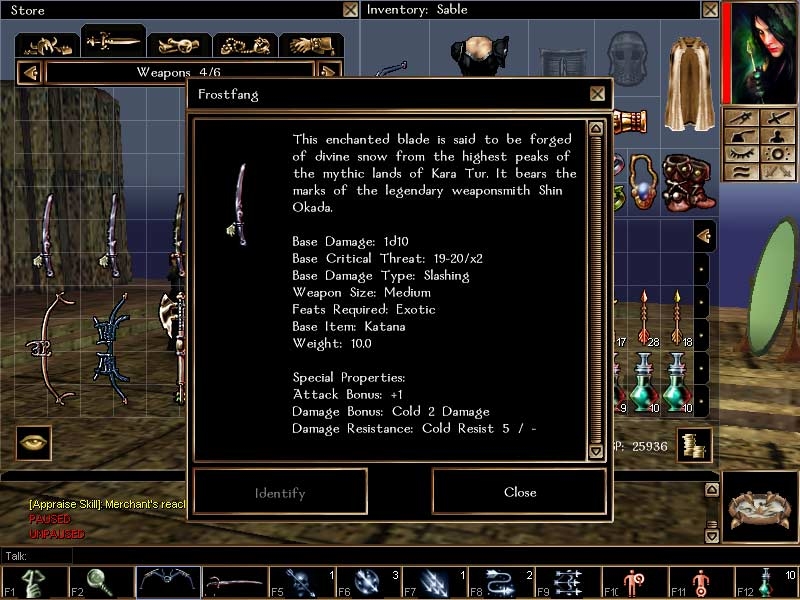
Task: Click the greyed Identify button
Action: coord(280,492)
